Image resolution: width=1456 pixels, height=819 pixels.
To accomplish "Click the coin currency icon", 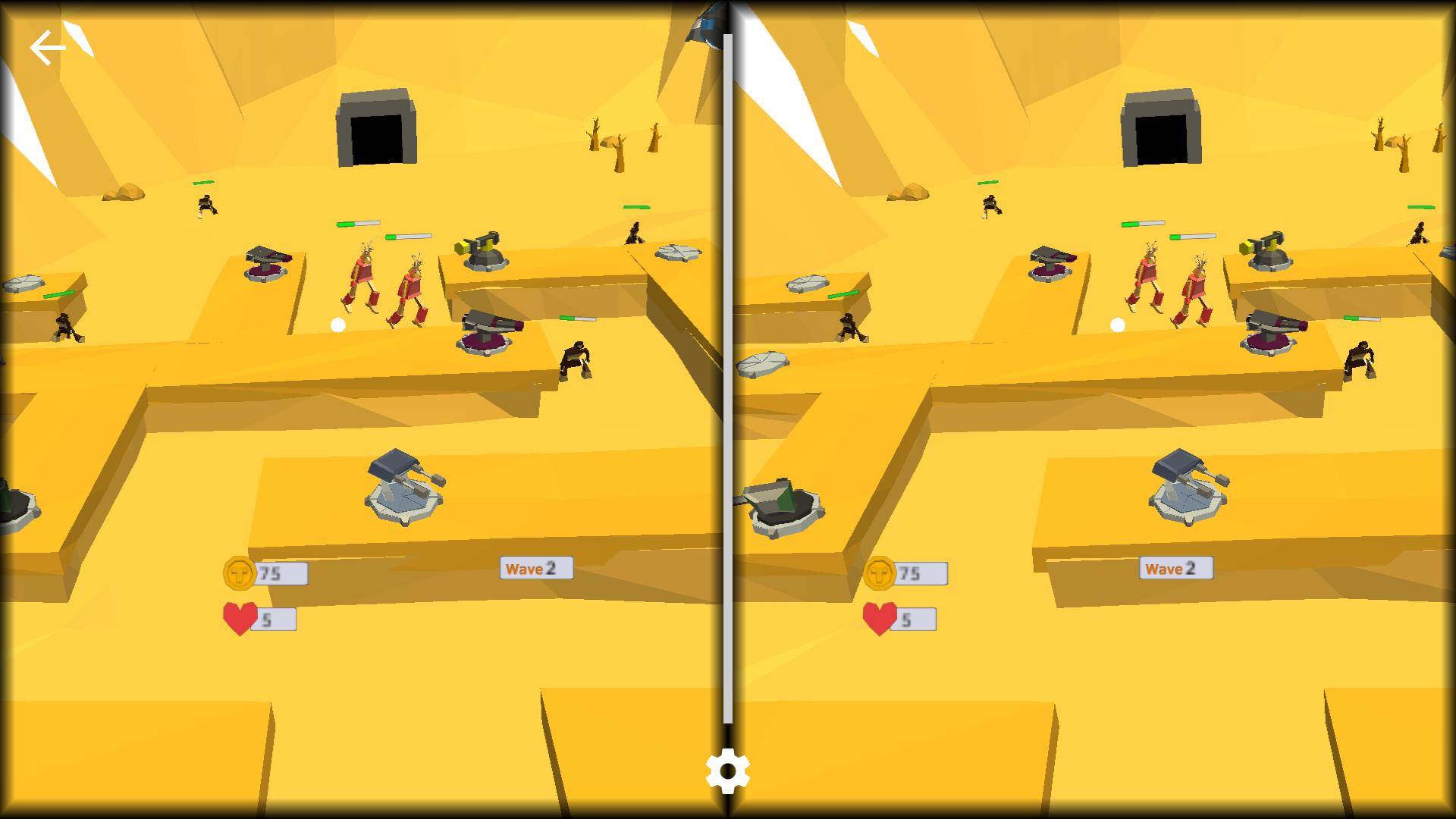I will [241, 575].
